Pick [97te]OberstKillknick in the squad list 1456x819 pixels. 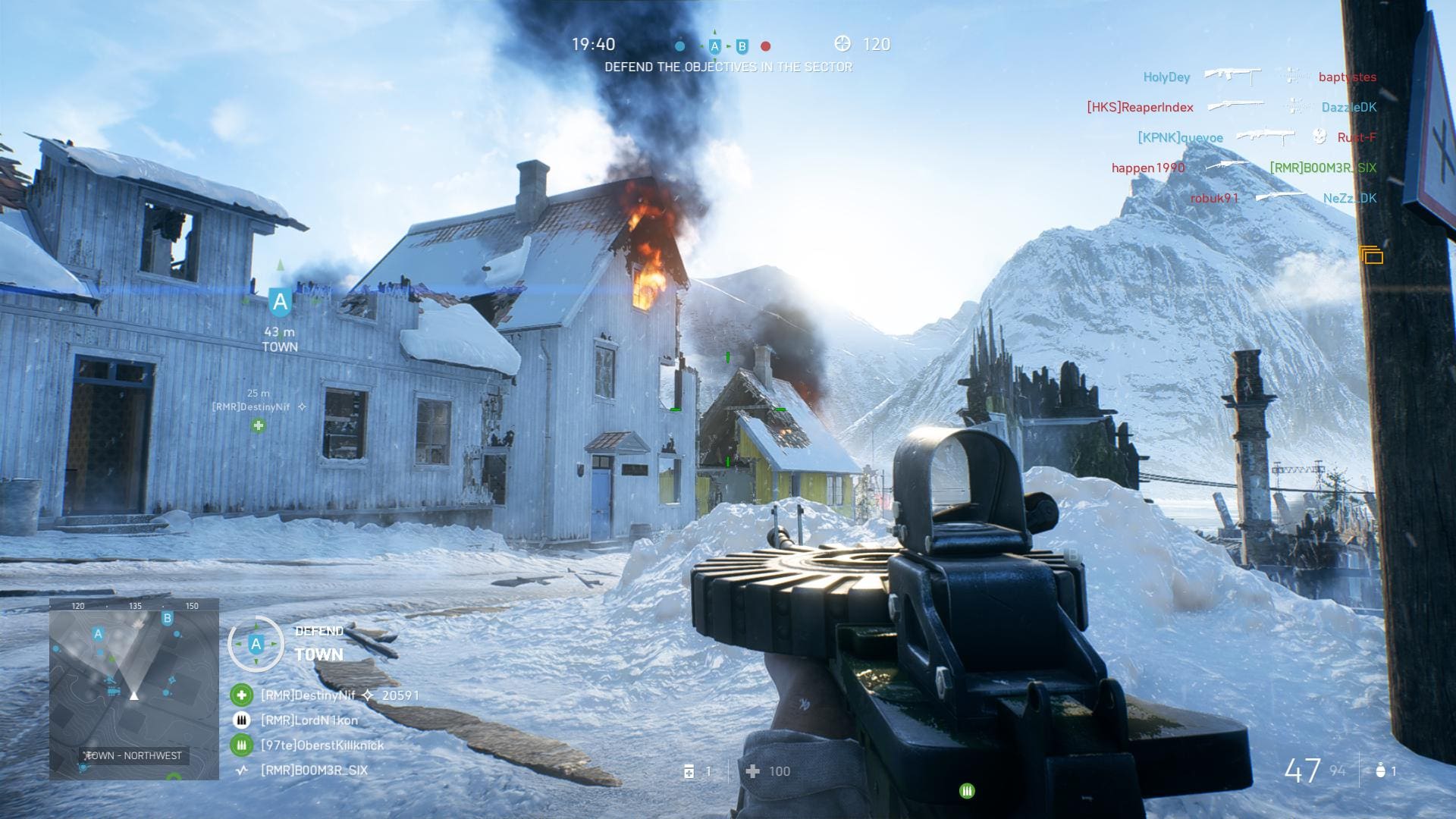pyautogui.click(x=322, y=745)
